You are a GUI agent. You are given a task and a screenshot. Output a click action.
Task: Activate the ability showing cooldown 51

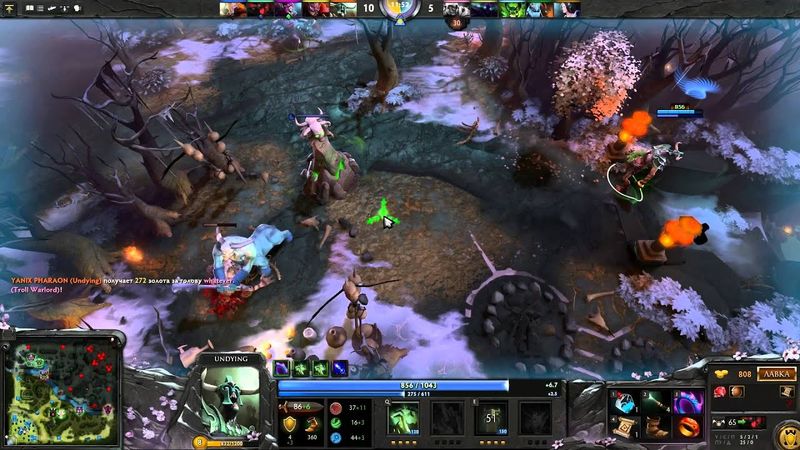click(x=492, y=415)
